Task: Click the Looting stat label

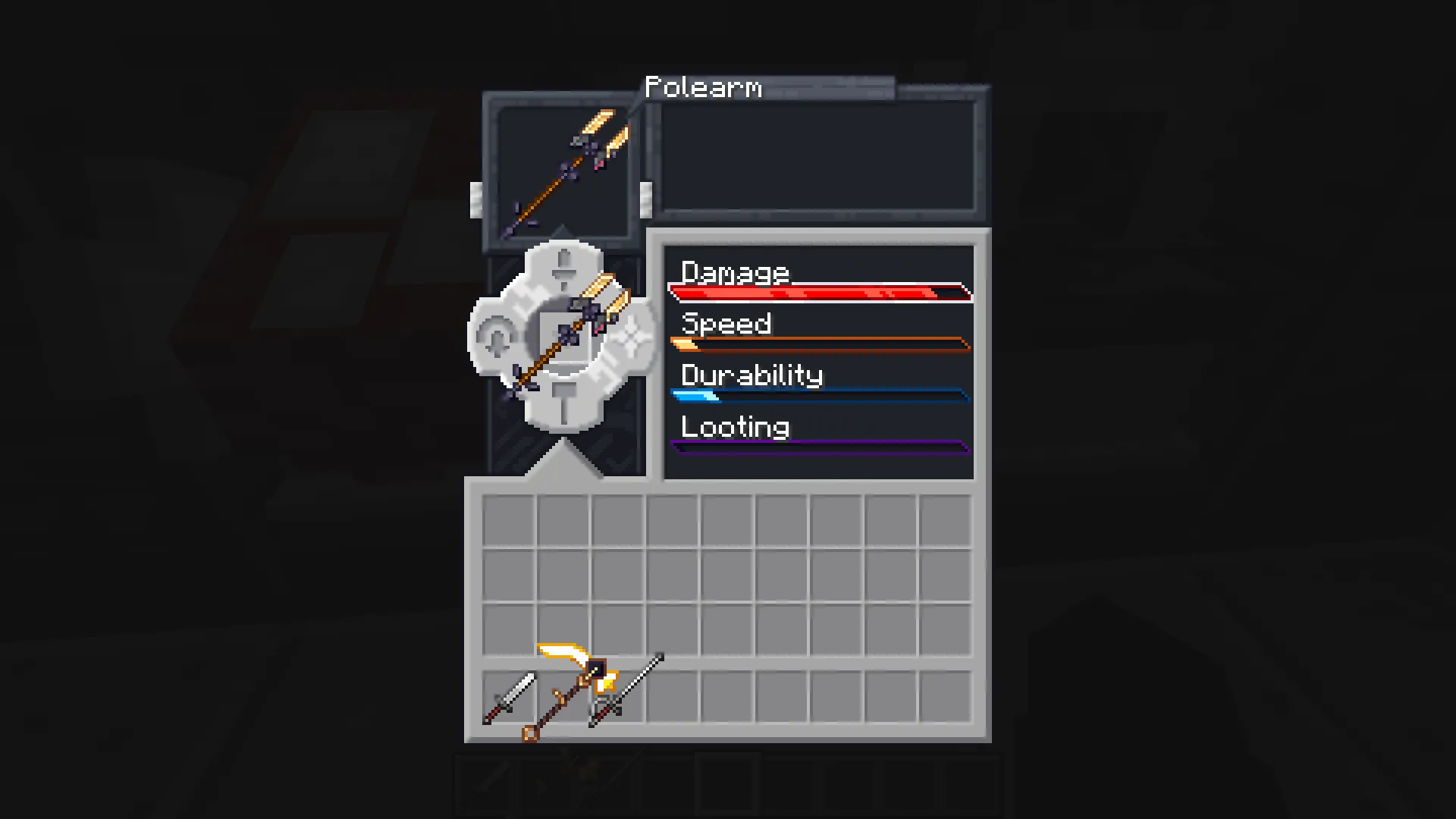Action: point(733,427)
